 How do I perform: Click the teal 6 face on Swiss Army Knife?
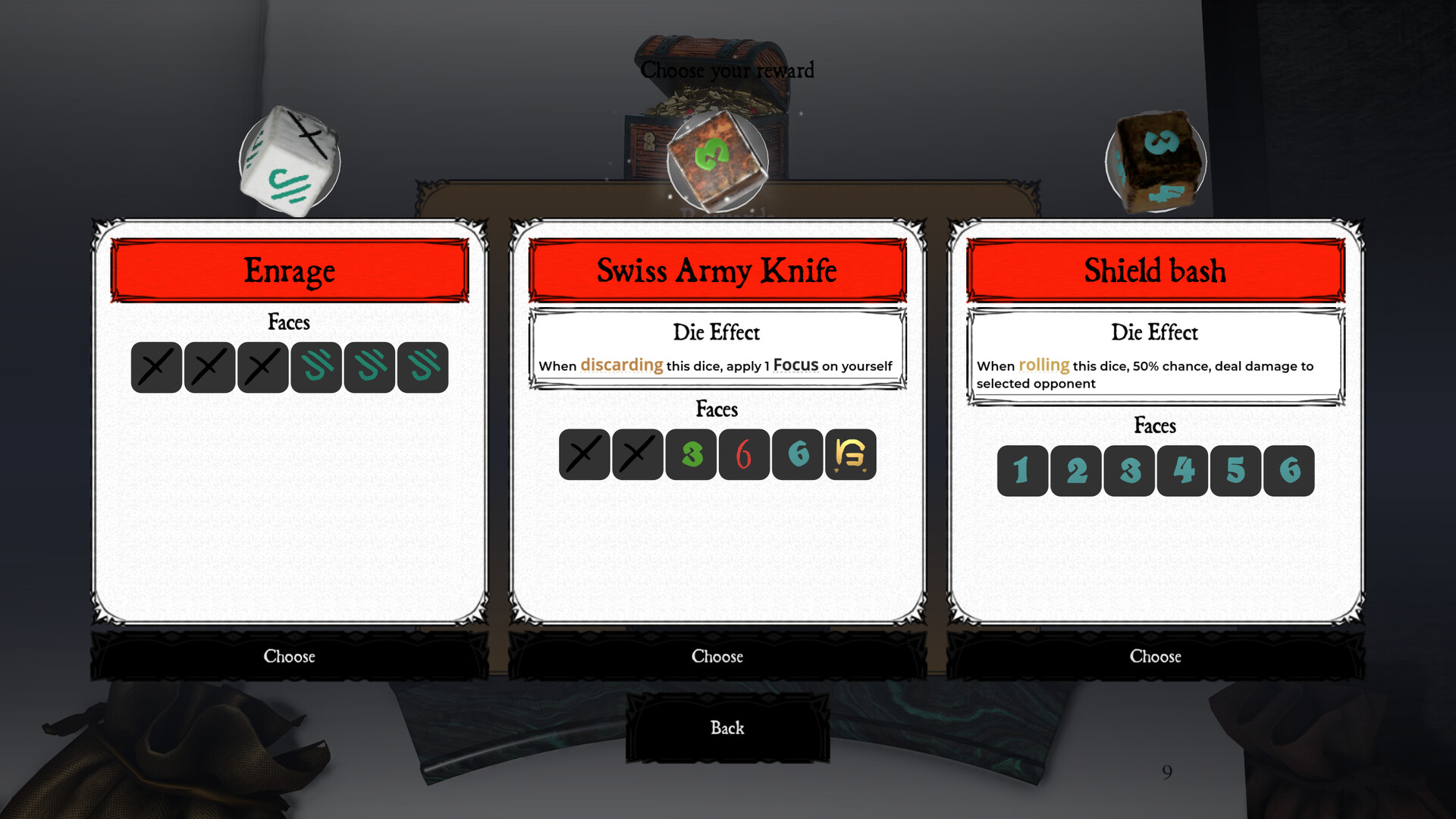(x=796, y=455)
